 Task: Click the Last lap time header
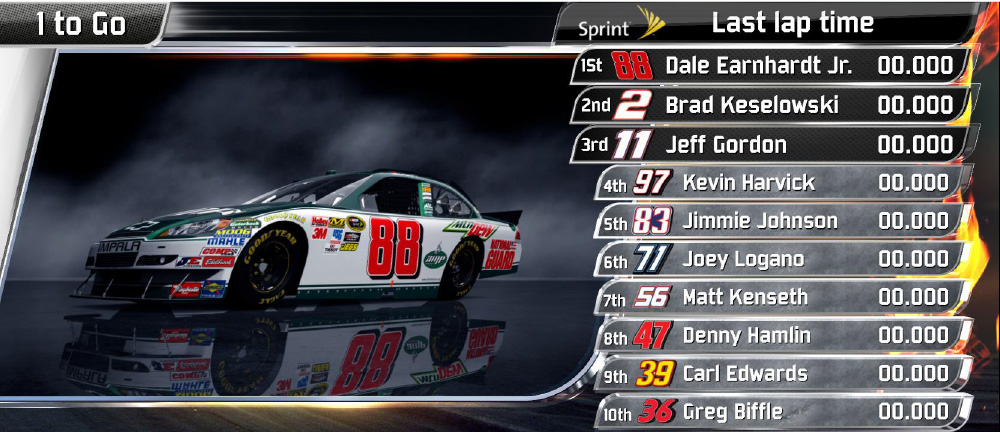tap(792, 23)
